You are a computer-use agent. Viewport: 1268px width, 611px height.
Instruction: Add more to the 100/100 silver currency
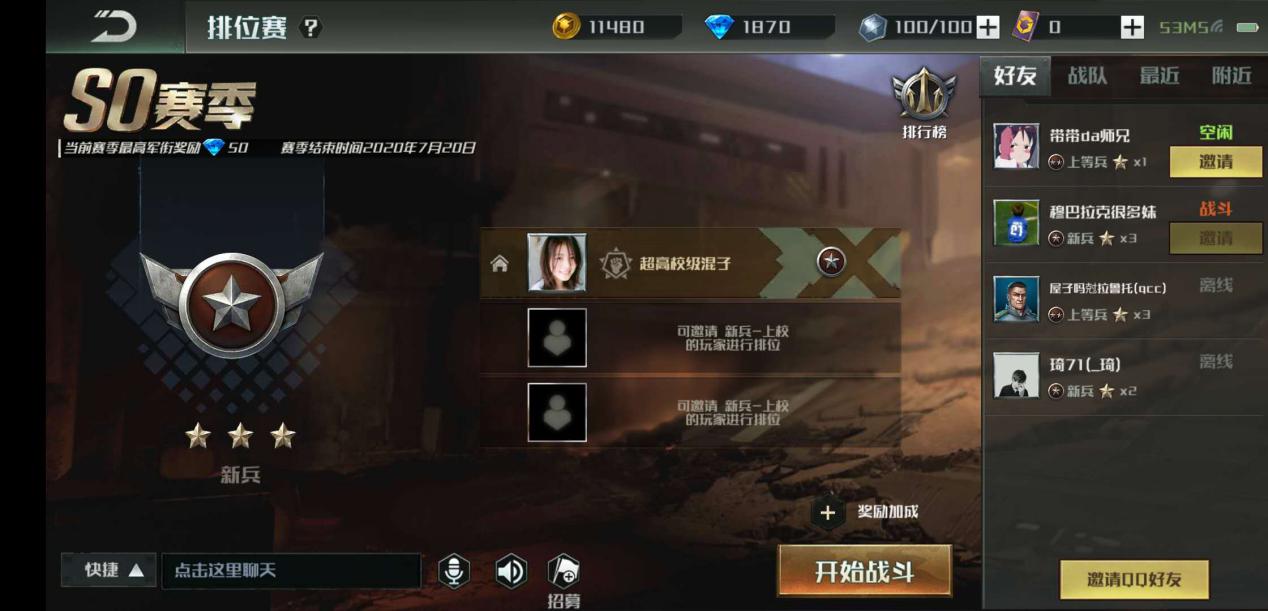click(x=987, y=28)
